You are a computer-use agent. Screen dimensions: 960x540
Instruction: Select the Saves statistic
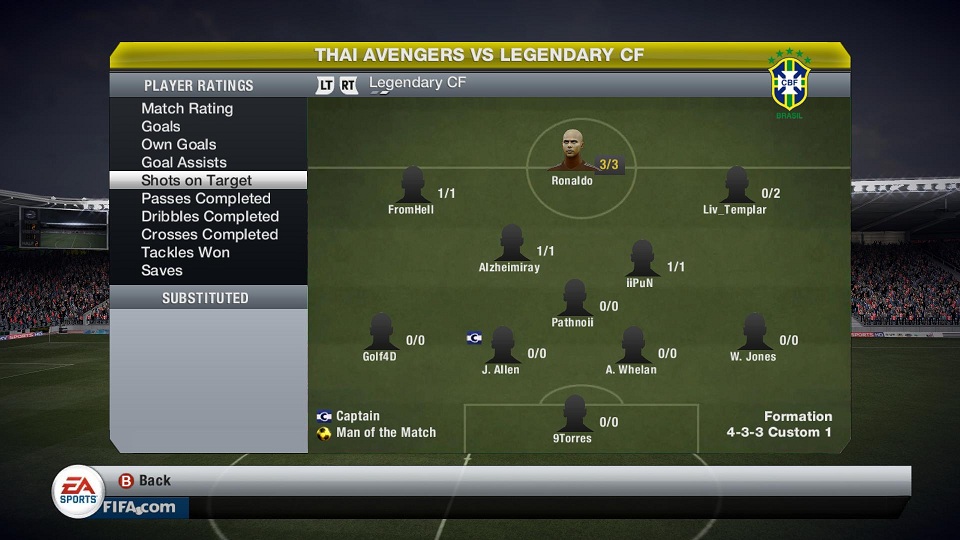[162, 271]
